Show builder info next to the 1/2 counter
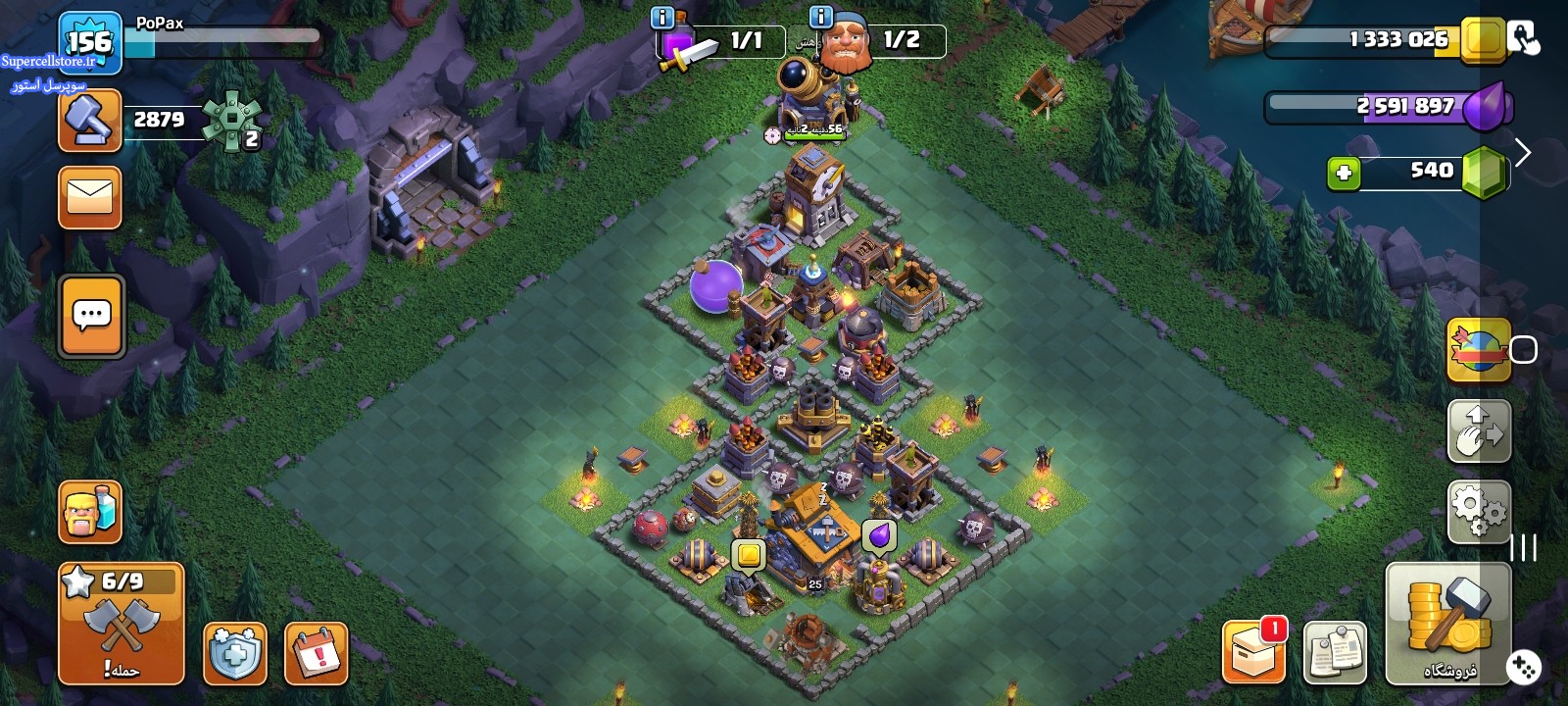The height and width of the screenshot is (706, 1568). 821,17
